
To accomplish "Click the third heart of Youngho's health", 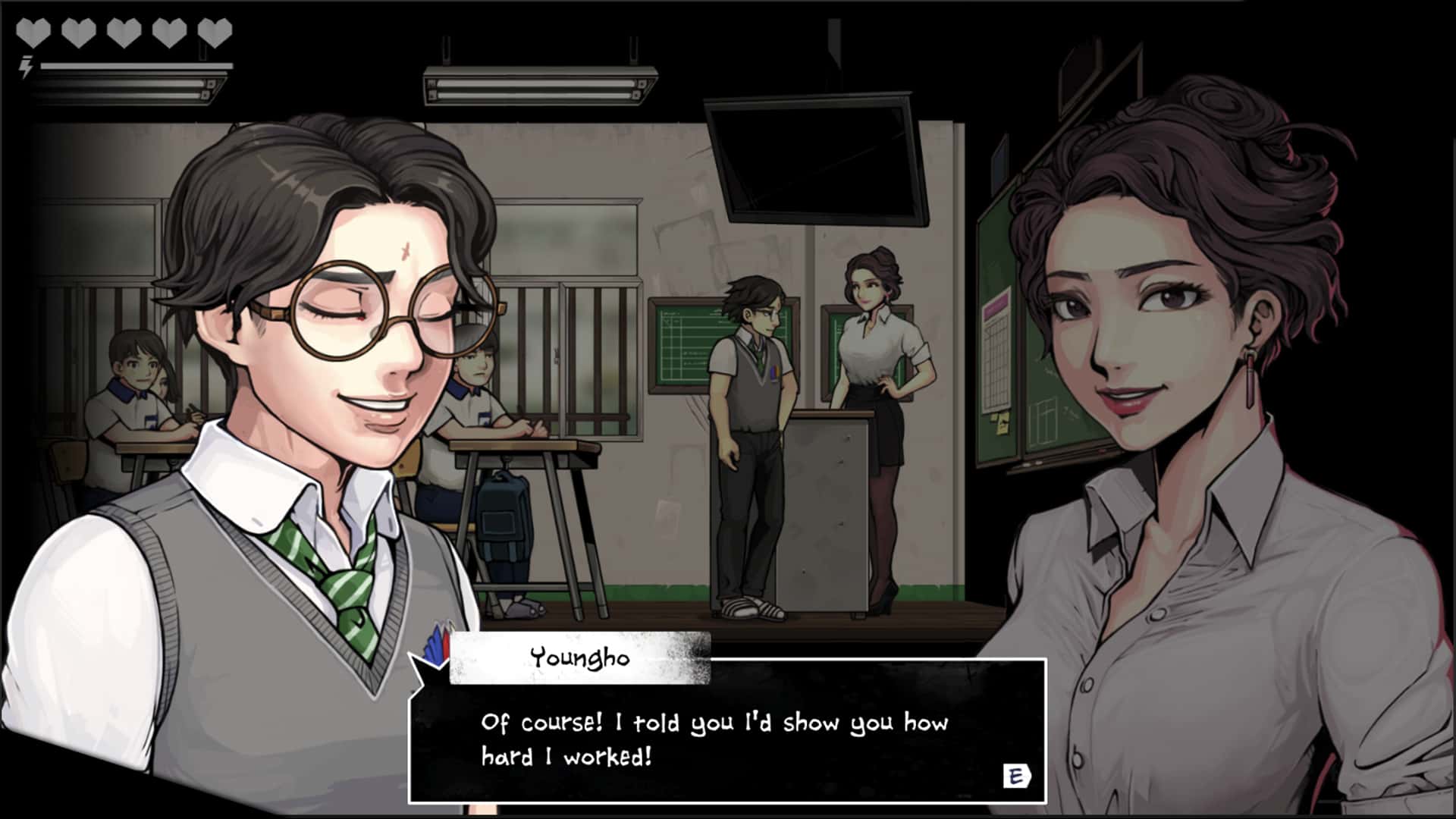I will click(124, 32).
